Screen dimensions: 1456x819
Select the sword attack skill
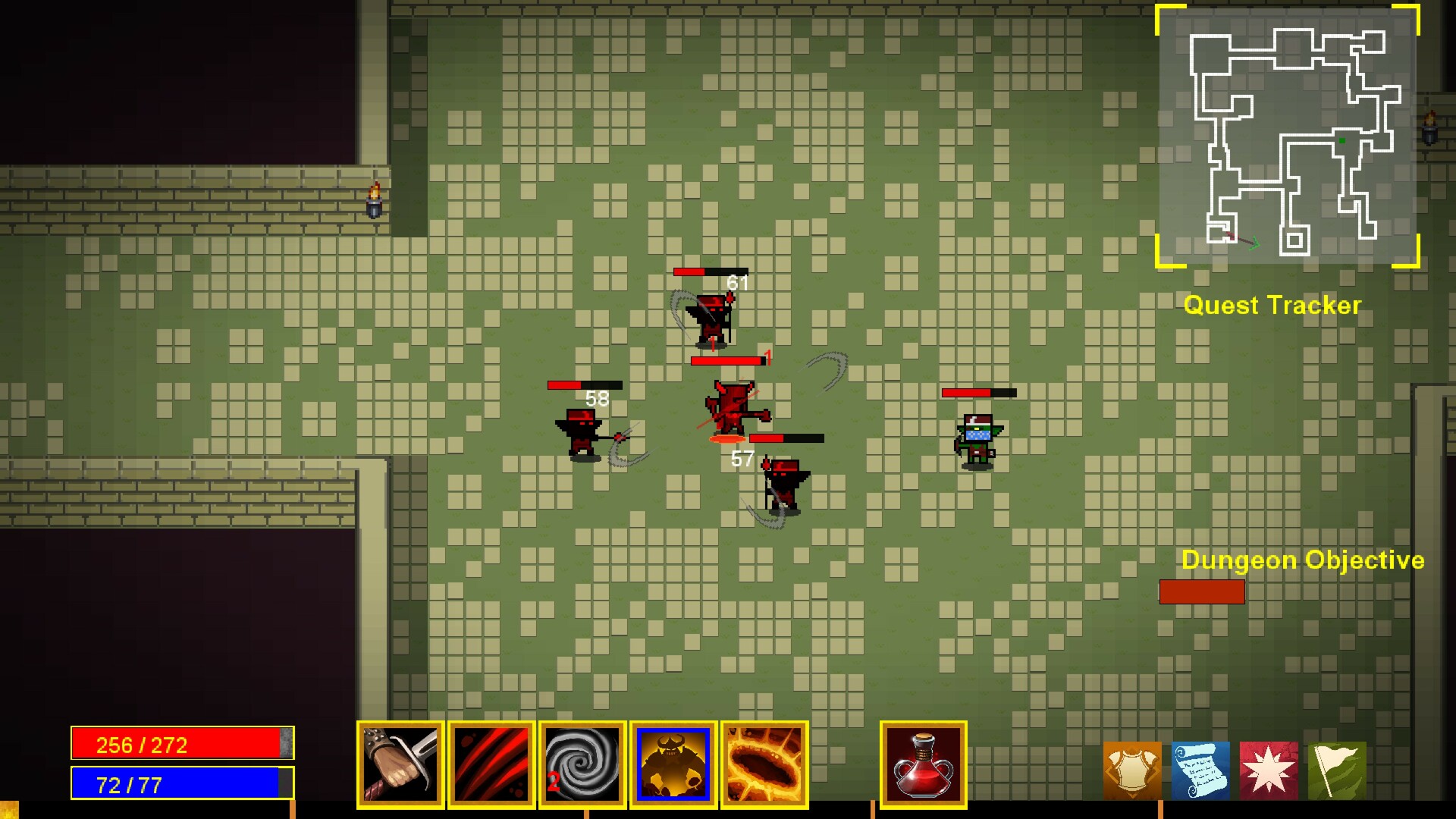click(x=400, y=762)
